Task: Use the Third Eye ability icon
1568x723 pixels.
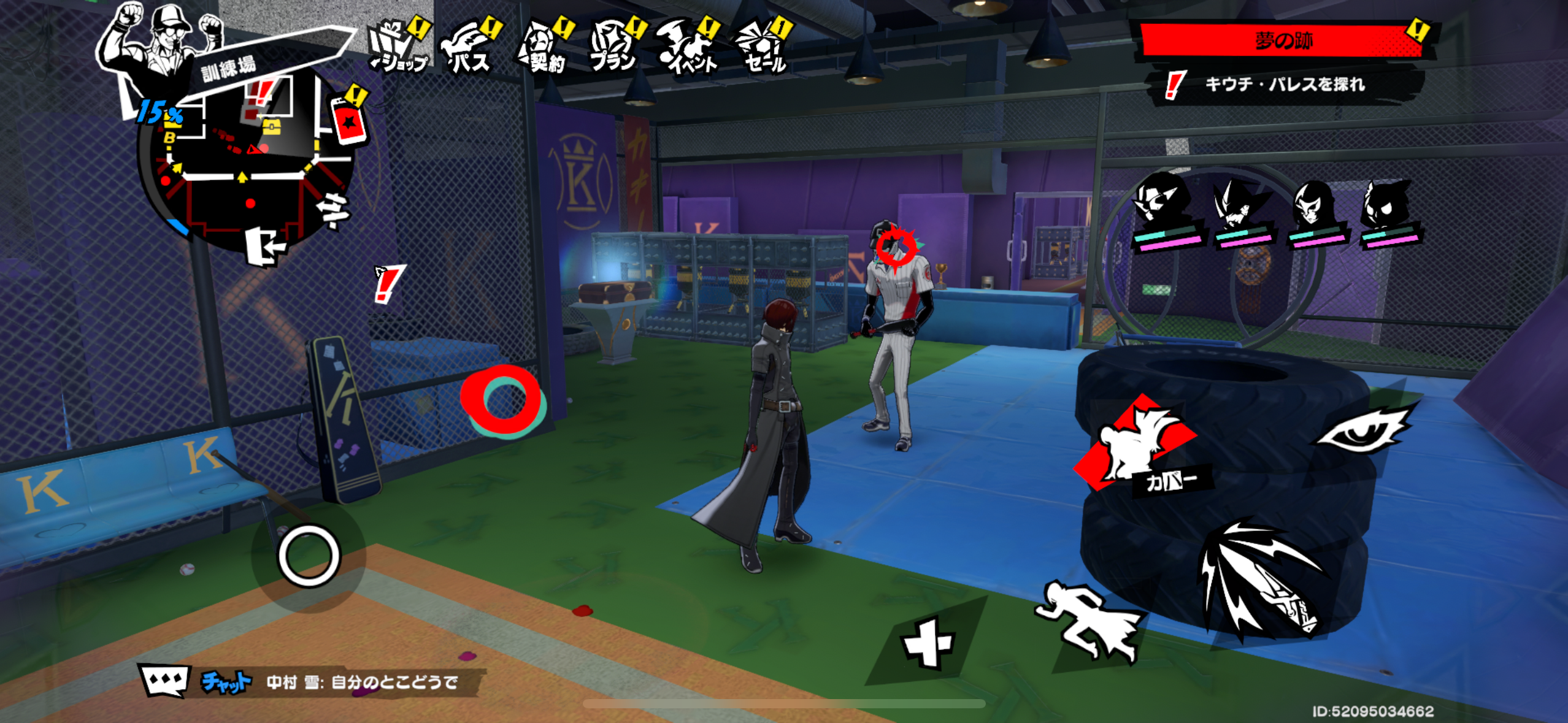Action: pos(1366,429)
